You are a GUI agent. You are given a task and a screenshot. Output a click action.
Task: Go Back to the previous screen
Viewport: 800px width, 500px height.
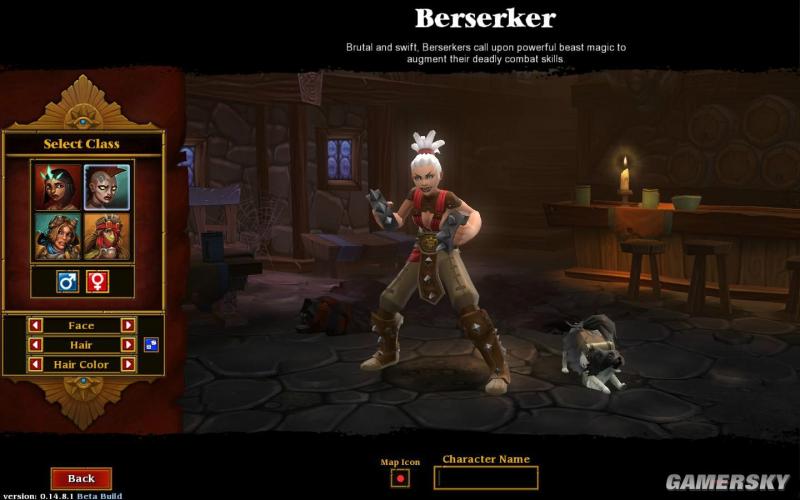pyautogui.click(x=81, y=478)
